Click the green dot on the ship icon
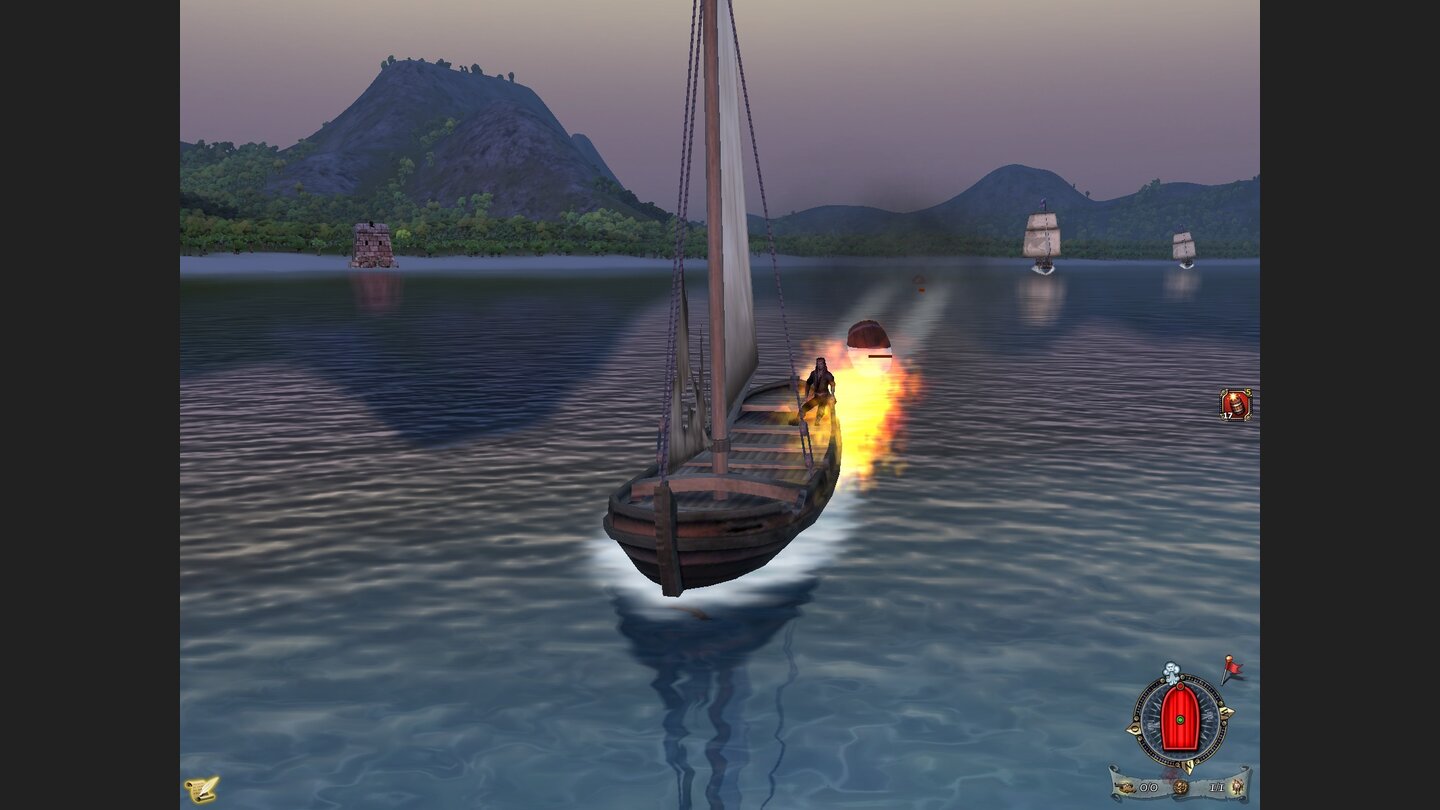 pyautogui.click(x=1180, y=720)
